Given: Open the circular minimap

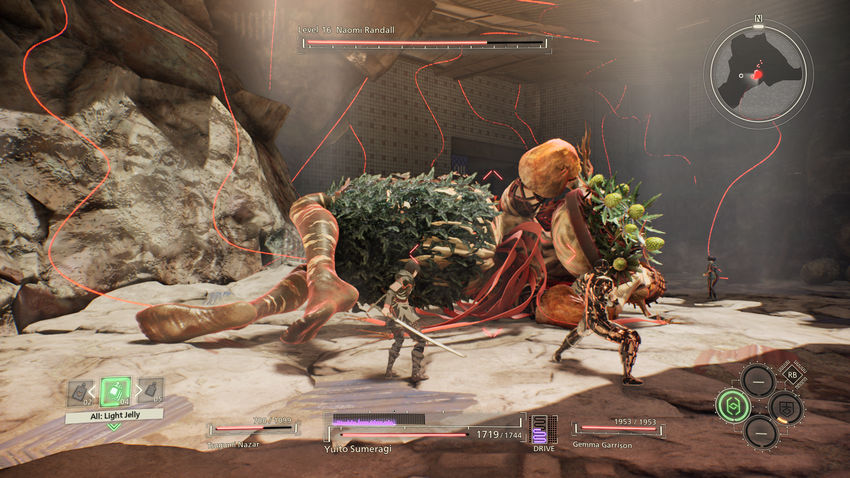Looking at the screenshot, I should click(x=758, y=68).
